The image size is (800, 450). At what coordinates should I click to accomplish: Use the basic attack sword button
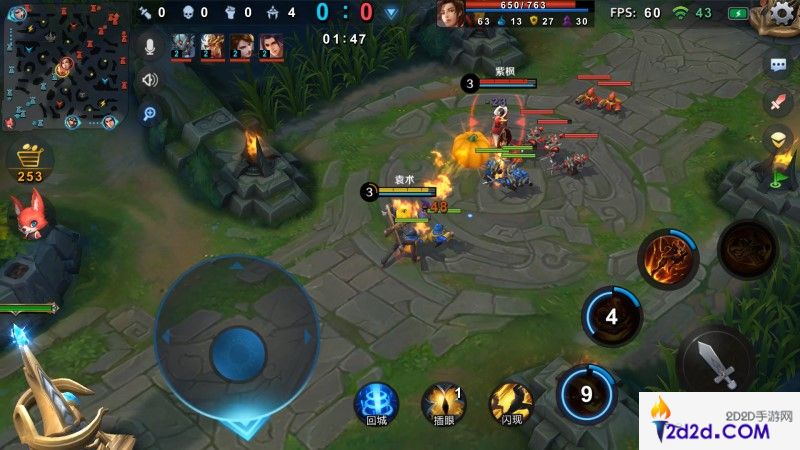point(714,362)
